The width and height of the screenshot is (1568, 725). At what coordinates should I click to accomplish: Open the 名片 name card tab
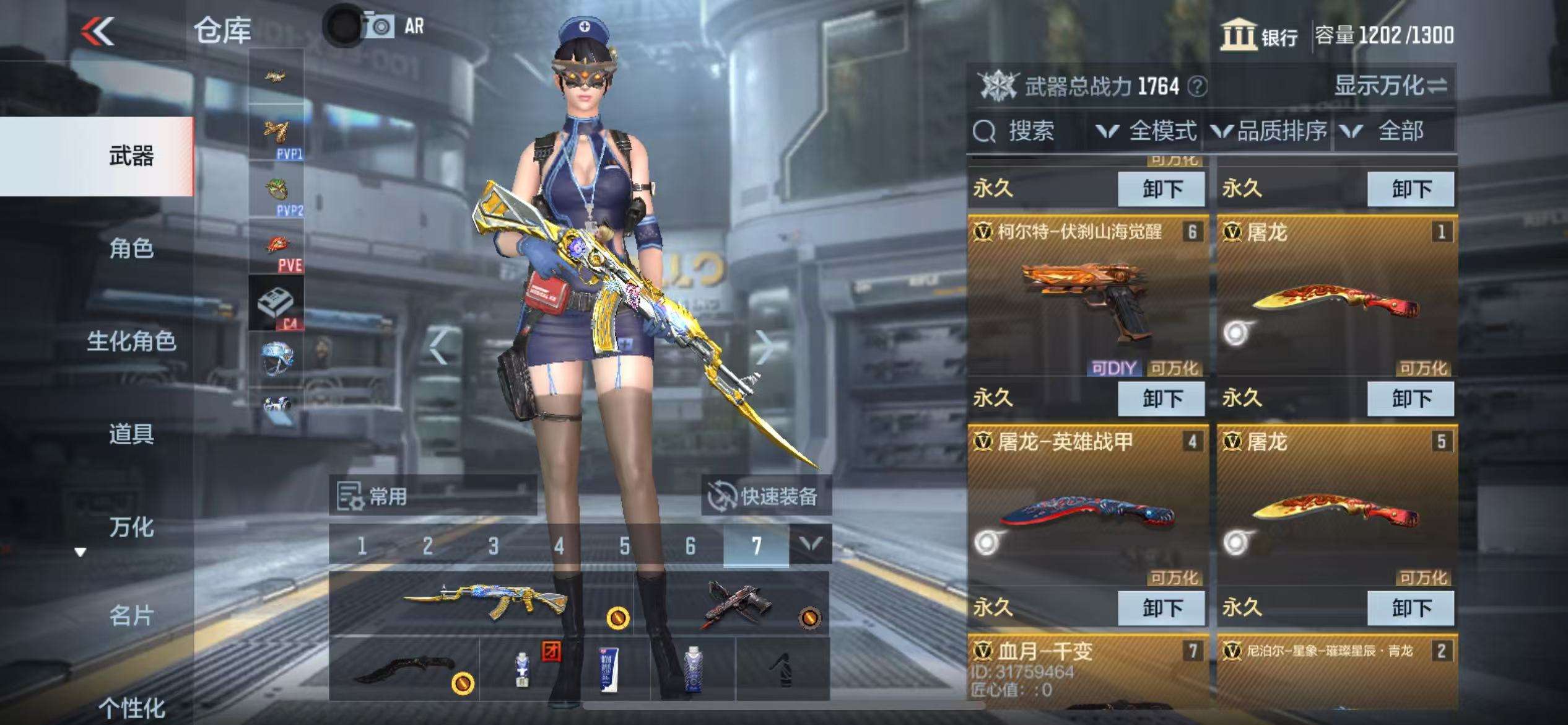point(131,616)
